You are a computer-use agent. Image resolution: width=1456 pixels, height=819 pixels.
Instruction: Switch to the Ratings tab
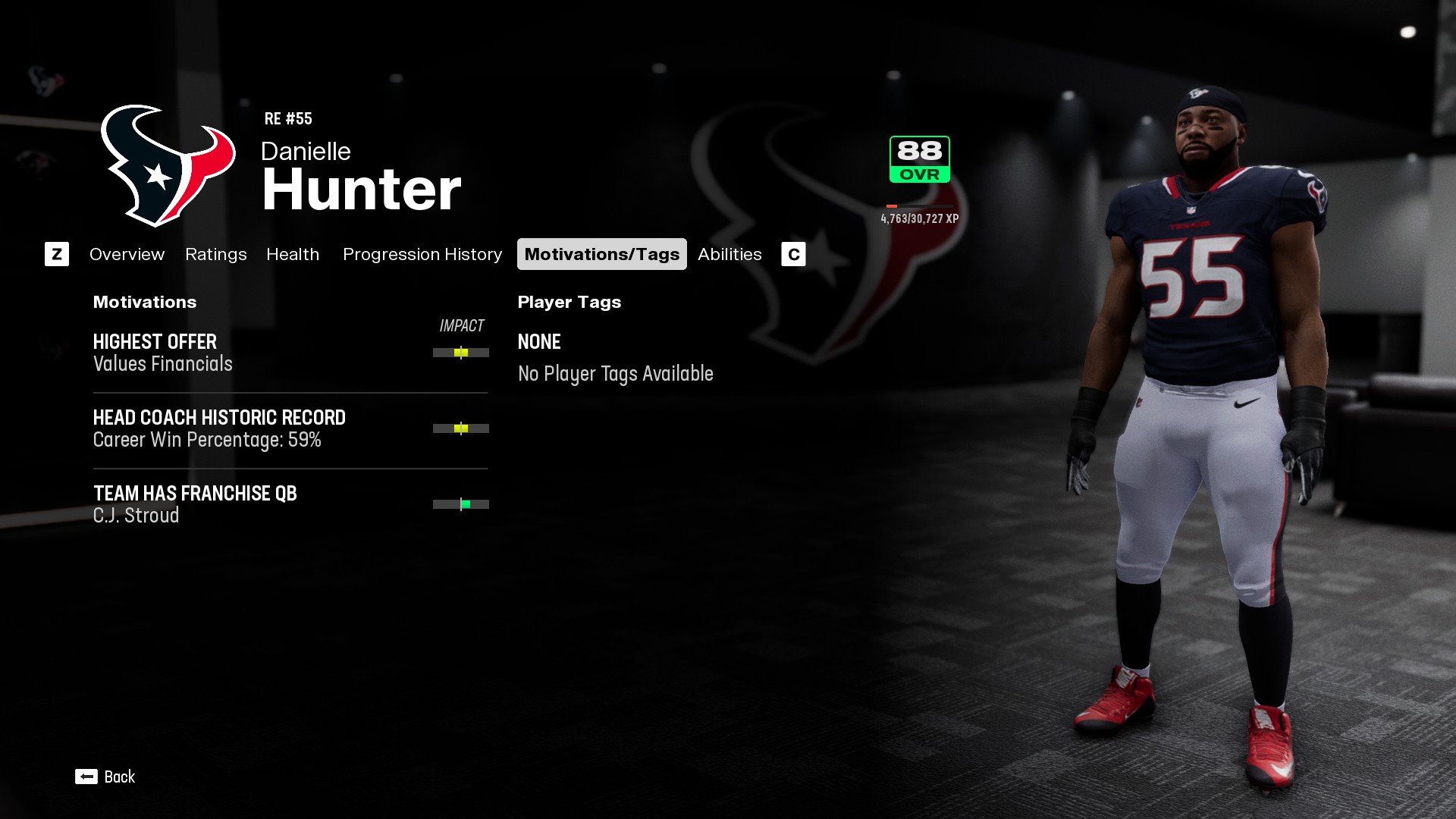pos(215,254)
